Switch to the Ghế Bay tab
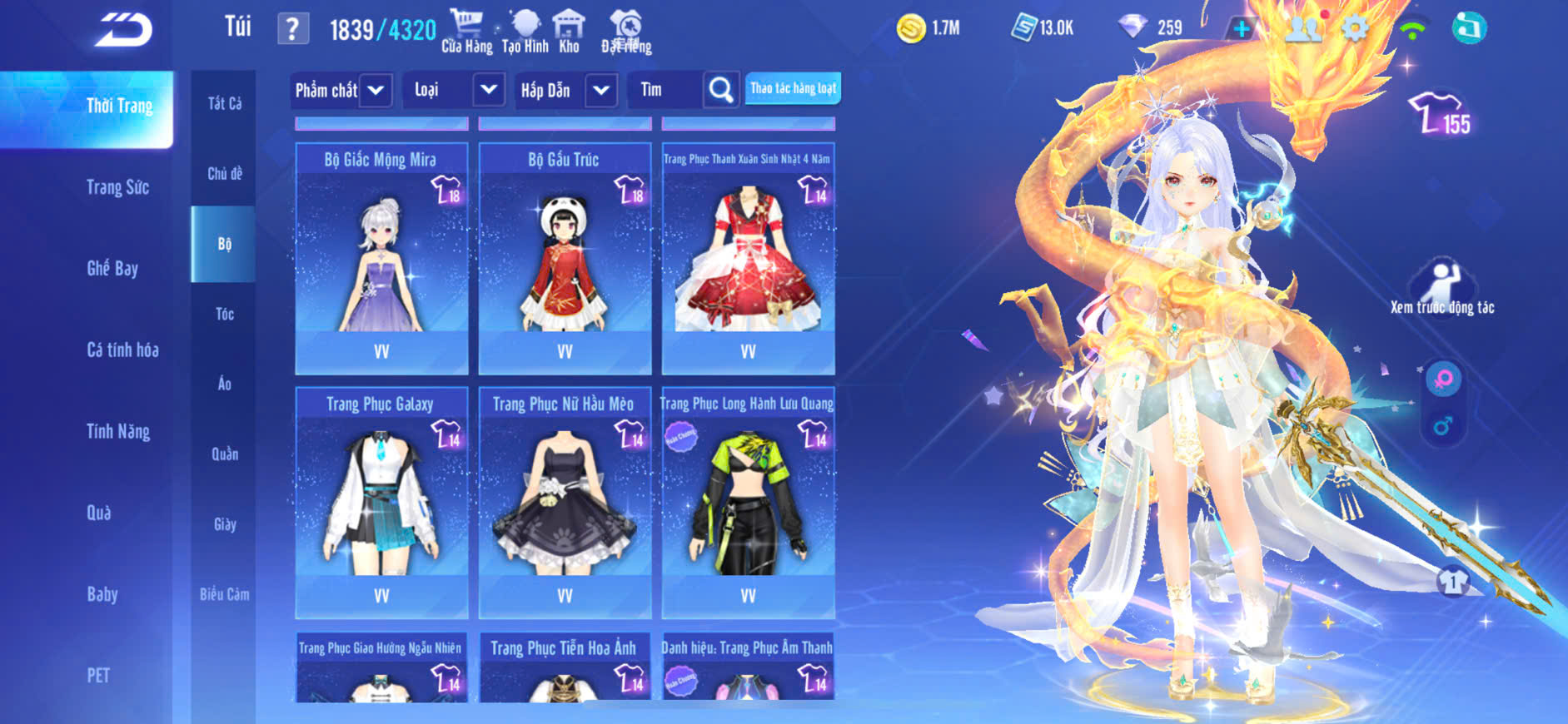 click(112, 268)
